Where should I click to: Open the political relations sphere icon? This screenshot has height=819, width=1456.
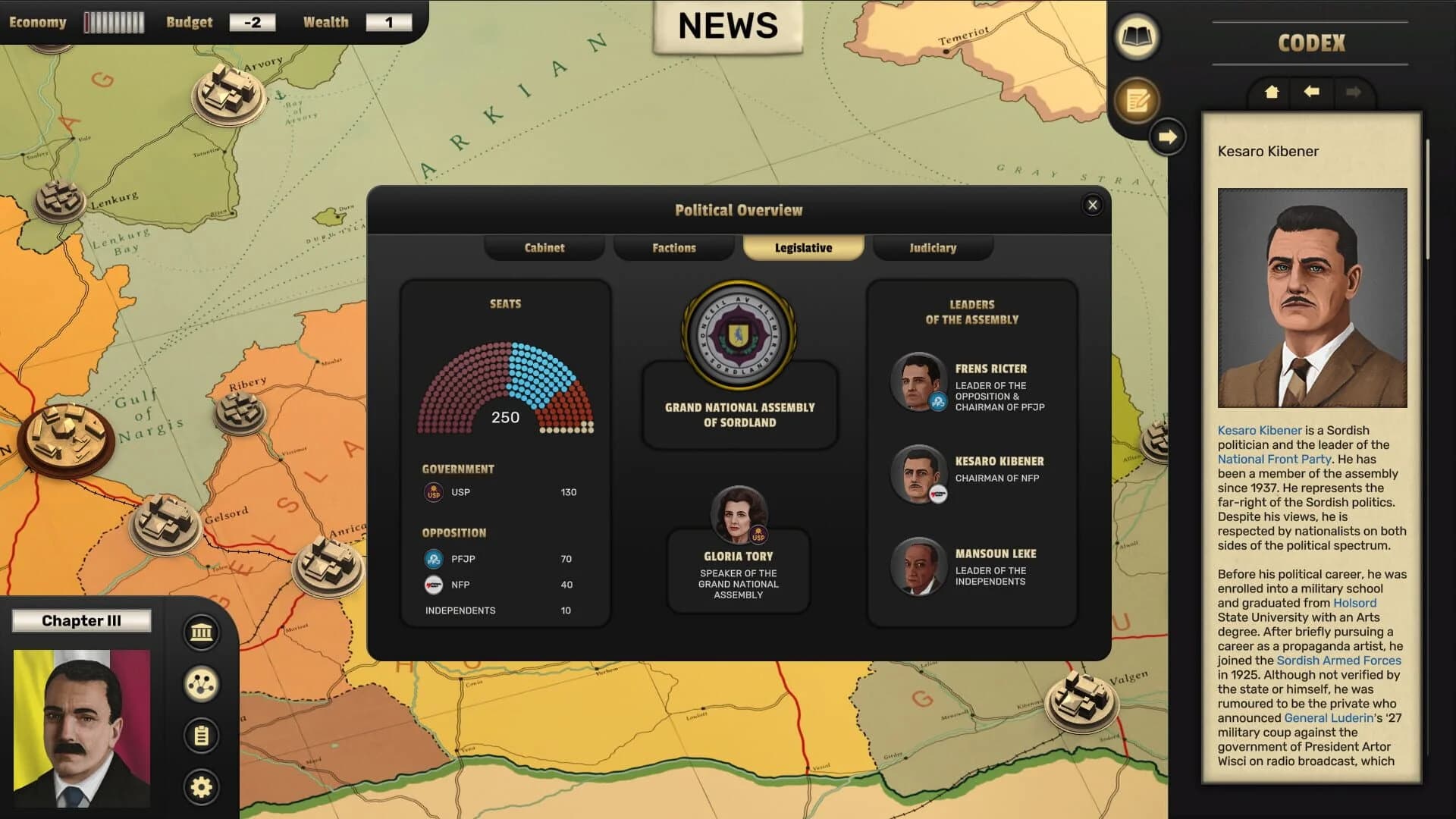(x=200, y=685)
